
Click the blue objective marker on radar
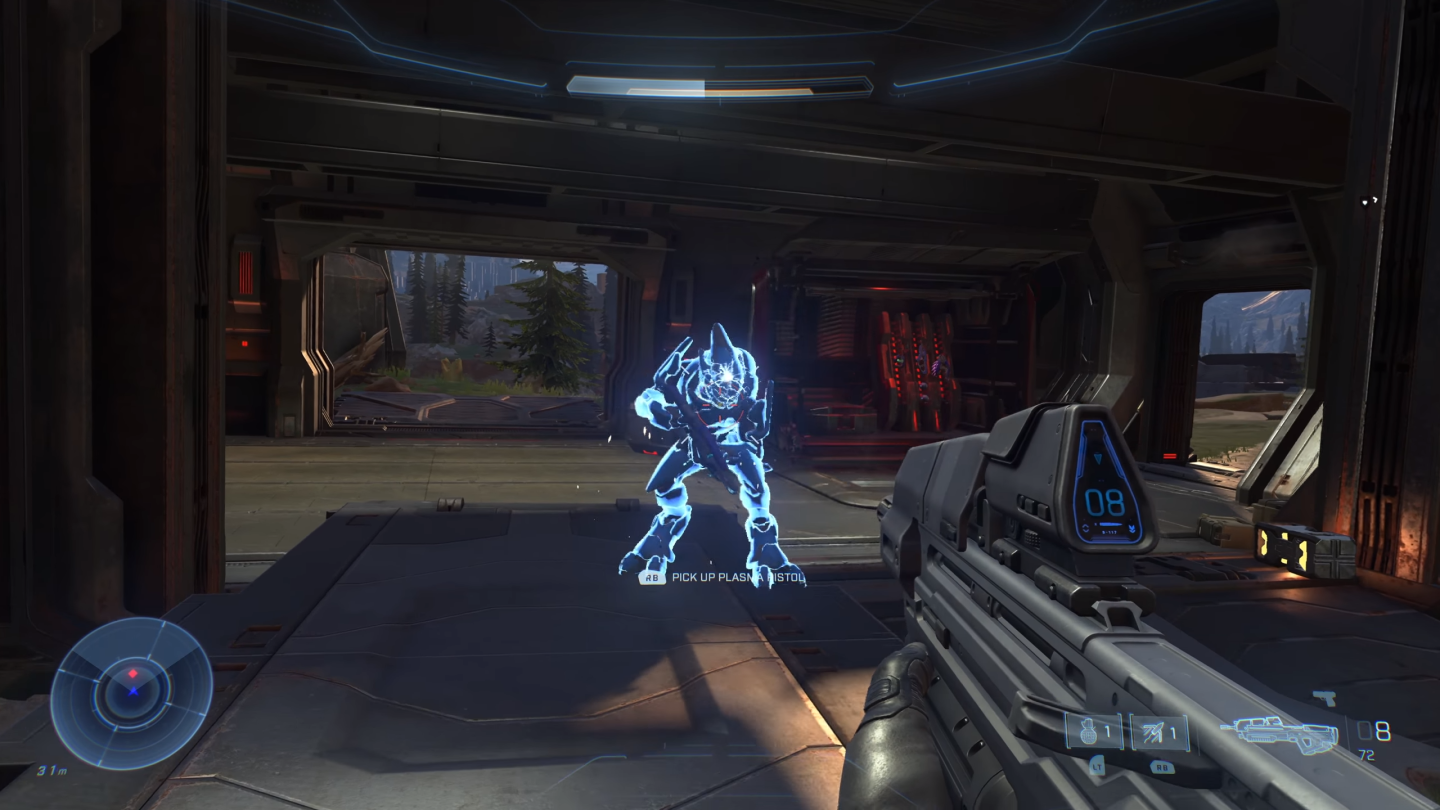pyautogui.click(x=133, y=692)
